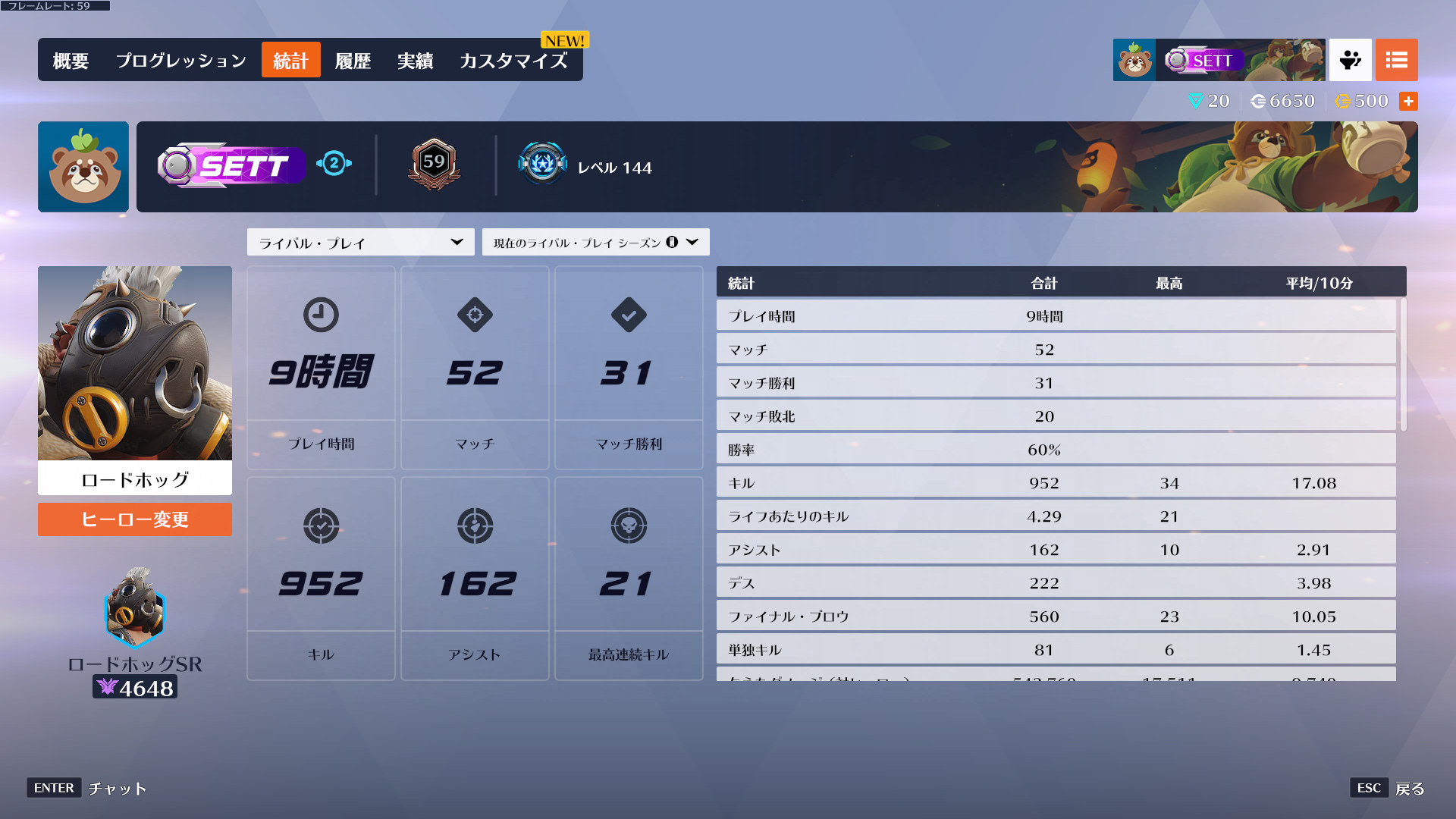The width and height of the screenshot is (1456, 819).
Task: Open the social friends icon button
Action: pyautogui.click(x=1350, y=60)
